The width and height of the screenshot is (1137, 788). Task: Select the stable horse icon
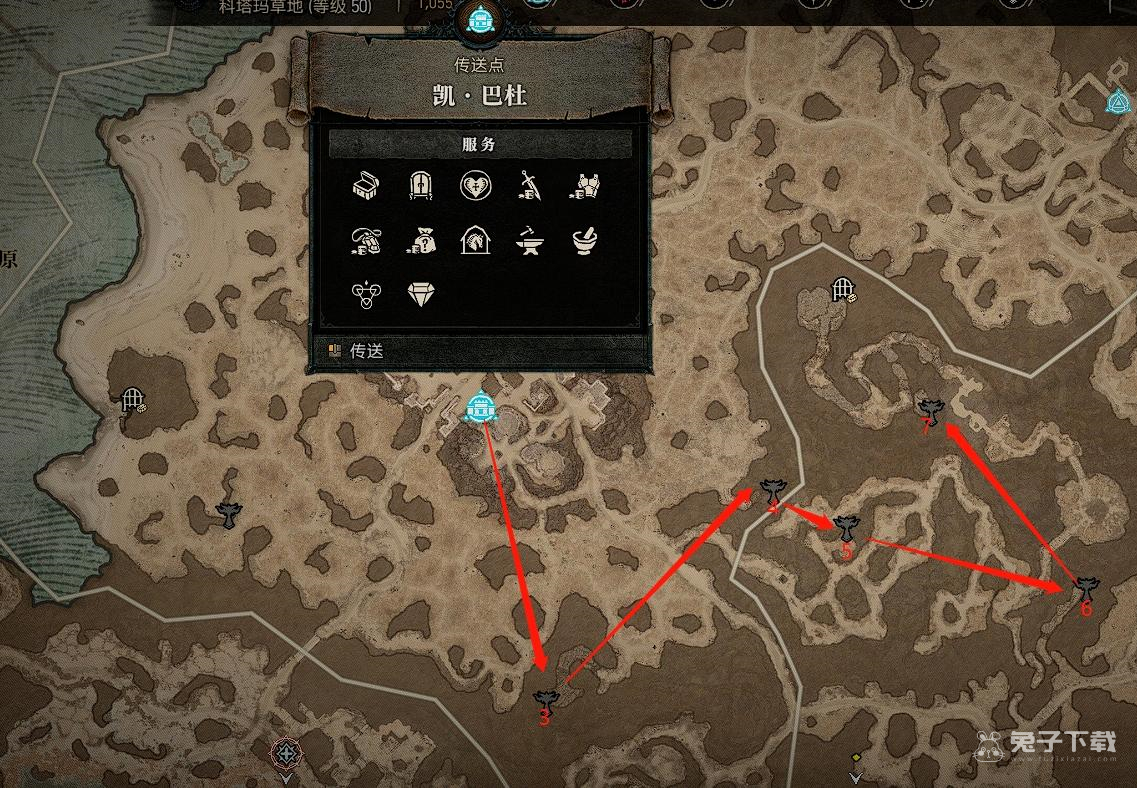pyautogui.click(x=475, y=240)
